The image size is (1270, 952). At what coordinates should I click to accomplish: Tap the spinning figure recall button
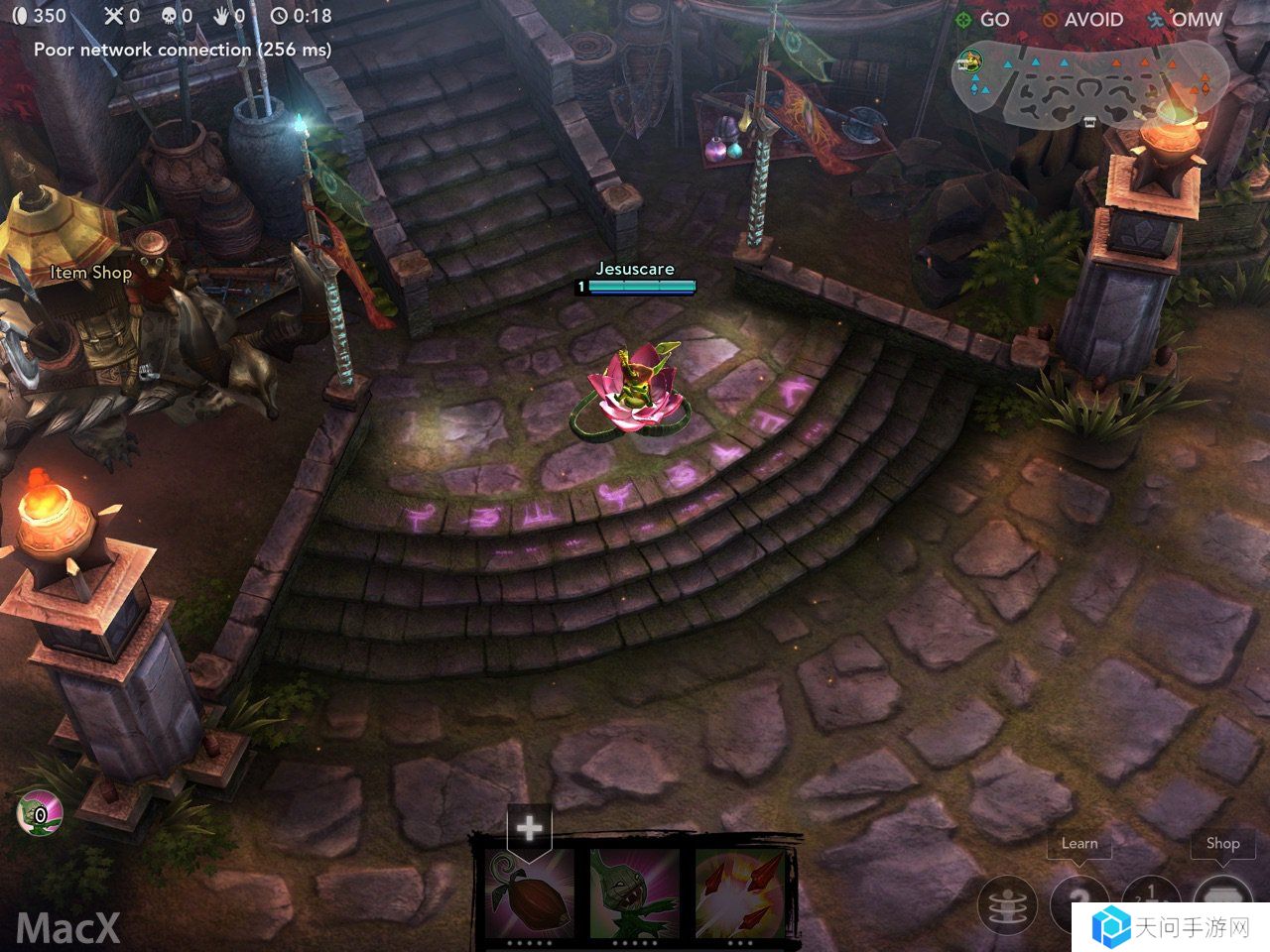point(1007,904)
